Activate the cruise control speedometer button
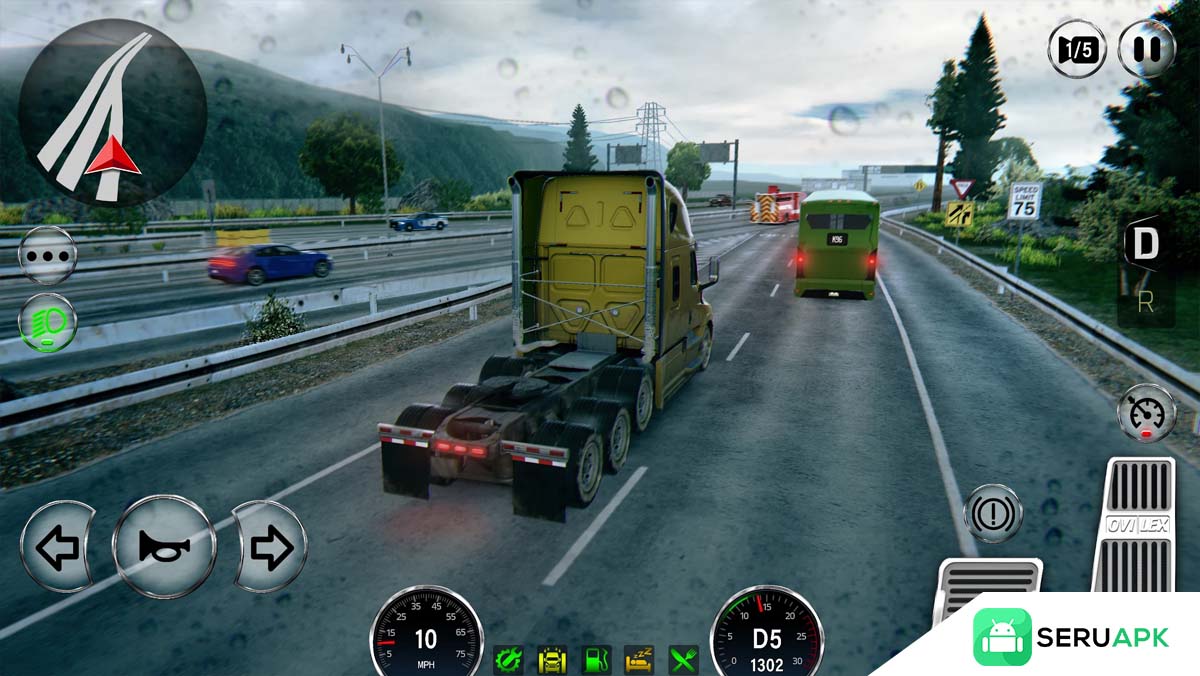Viewport: 1200px width, 676px height. (x=1146, y=412)
